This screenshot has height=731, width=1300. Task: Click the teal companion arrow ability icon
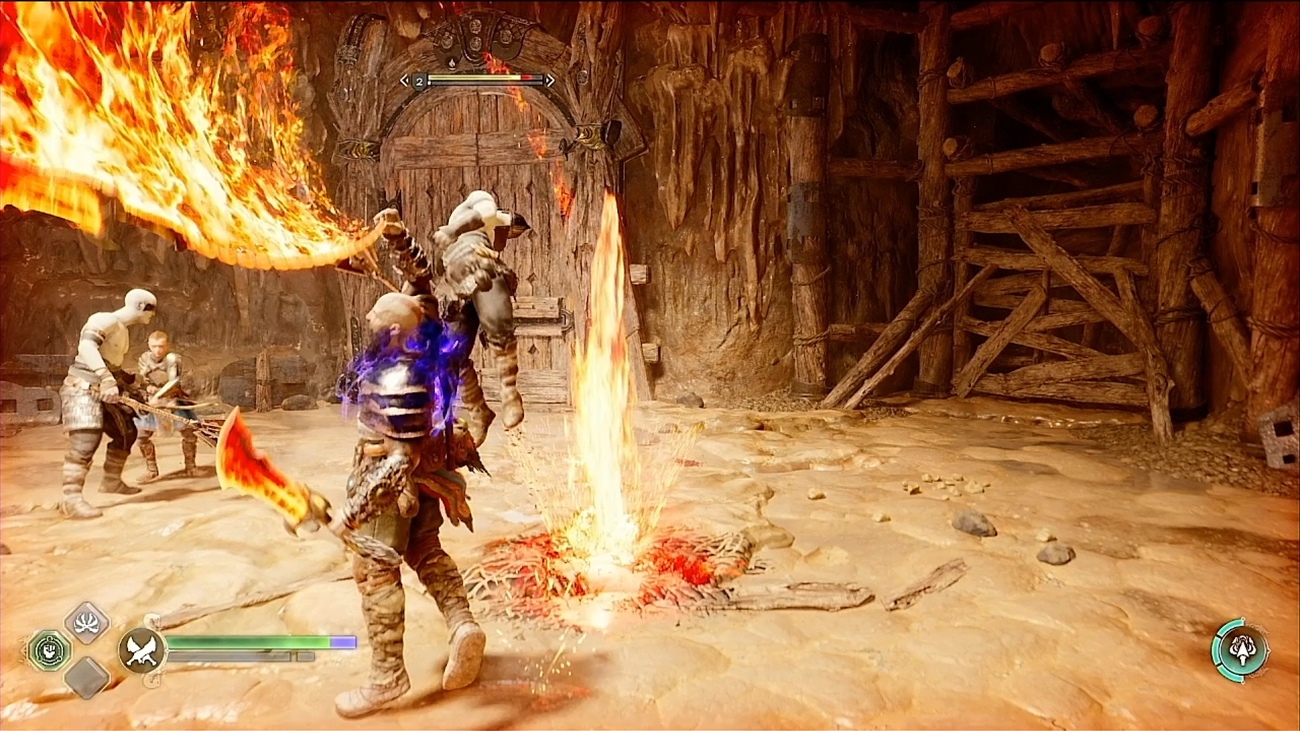click(1240, 650)
